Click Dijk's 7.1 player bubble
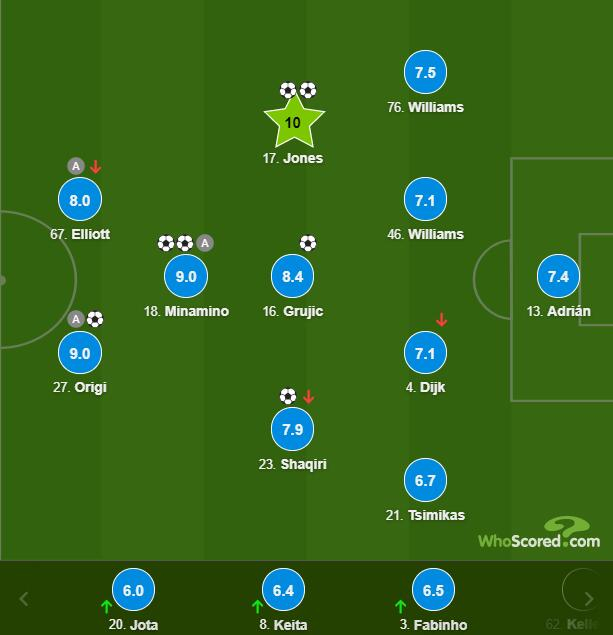Screen dimensions: 613x635 pos(425,353)
